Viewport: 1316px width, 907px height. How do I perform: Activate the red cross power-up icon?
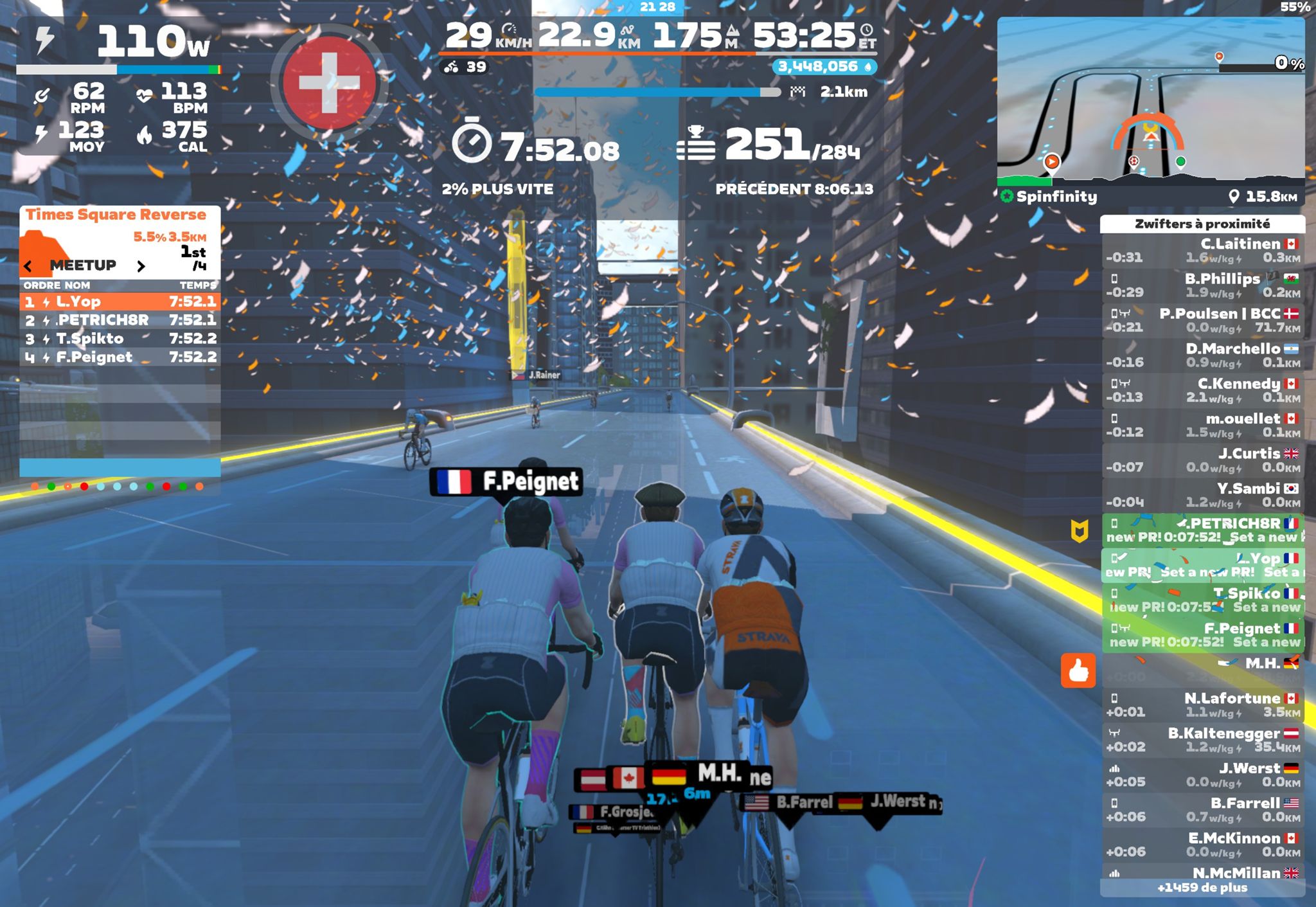[x=329, y=83]
